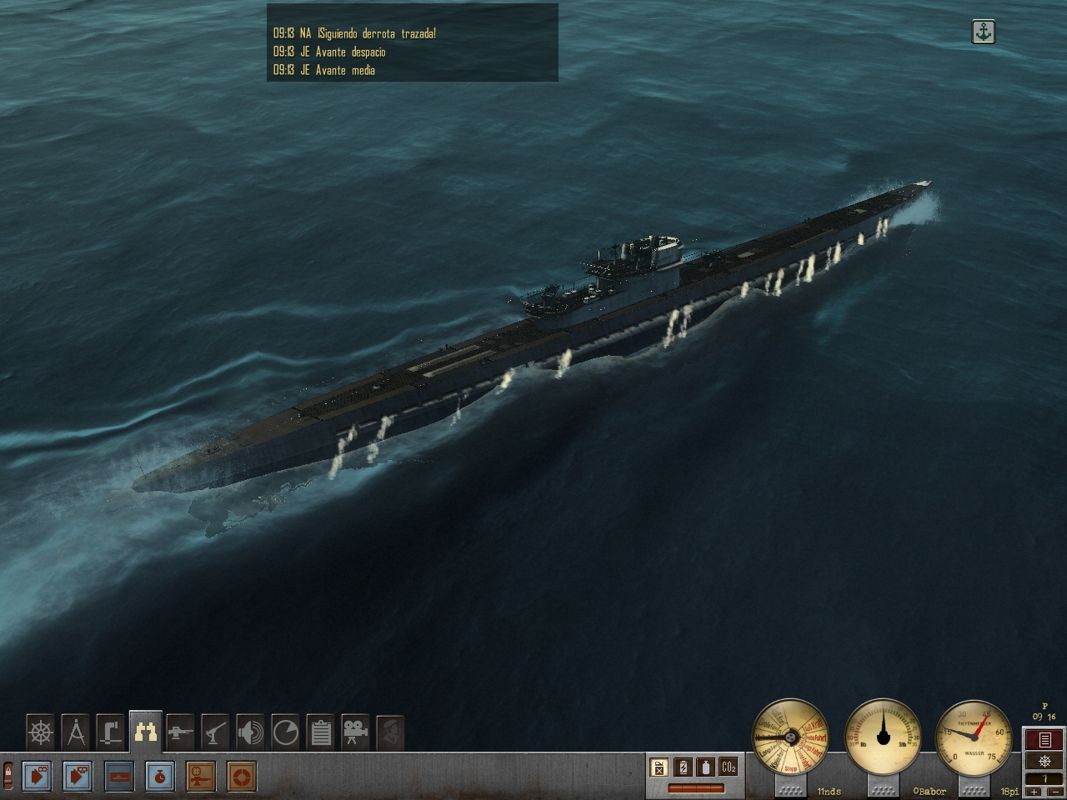Open the helm station wheel tab

40,732
